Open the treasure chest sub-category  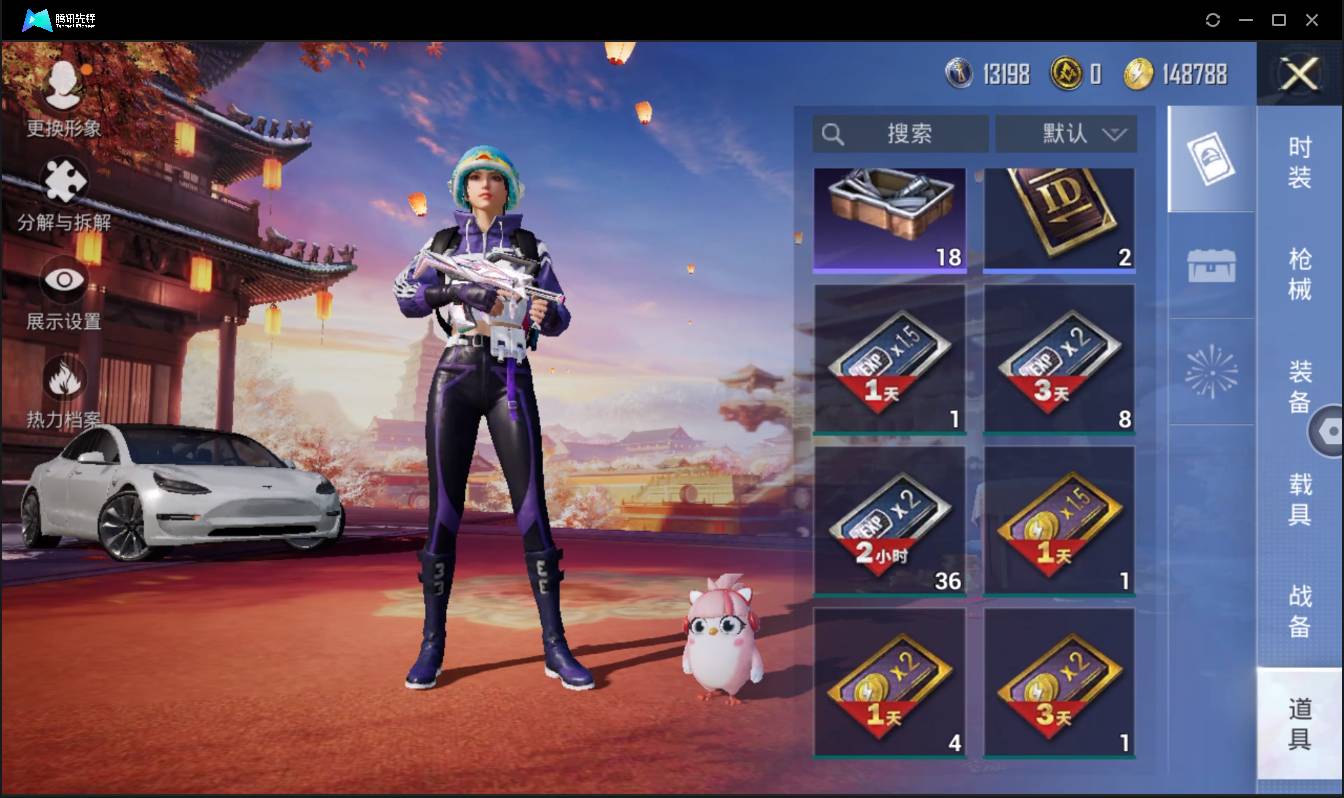point(1211,266)
